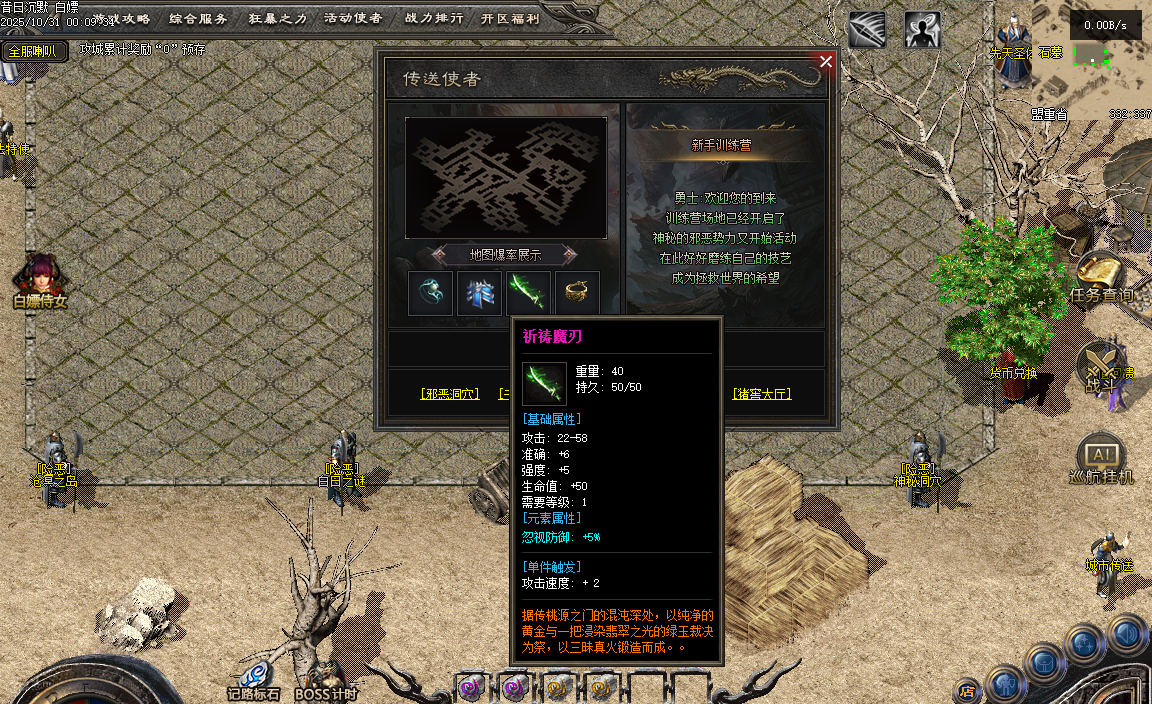
Task: Open the 记路标石 waypoint stone
Action: (x=253, y=680)
